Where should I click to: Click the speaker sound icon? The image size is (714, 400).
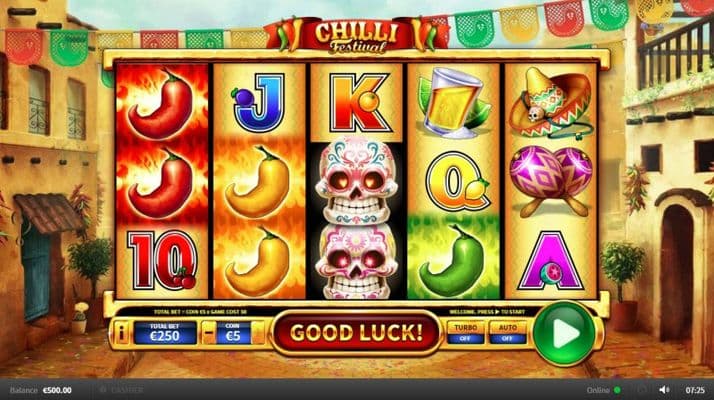664,389
